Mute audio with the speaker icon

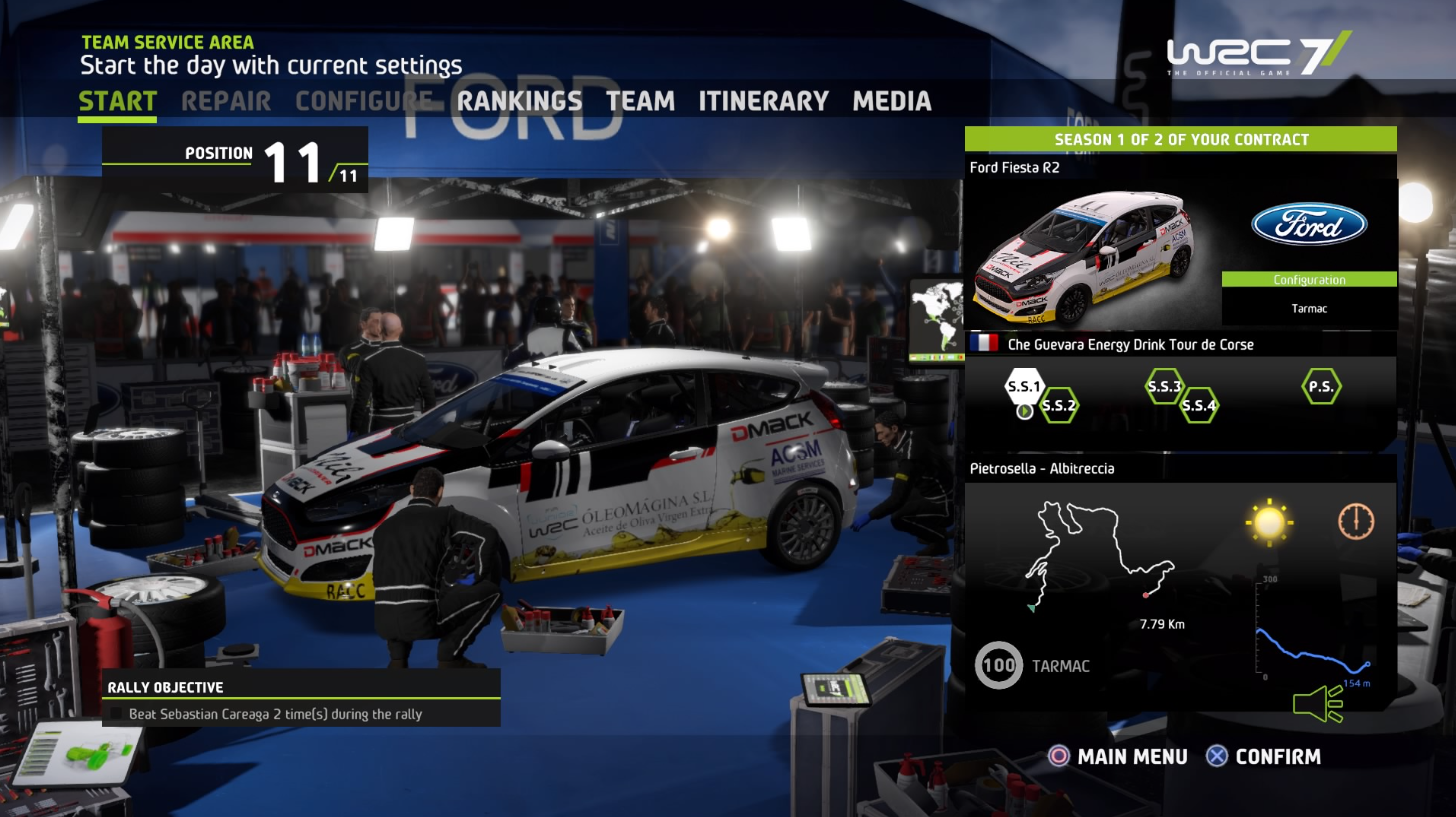(1318, 704)
